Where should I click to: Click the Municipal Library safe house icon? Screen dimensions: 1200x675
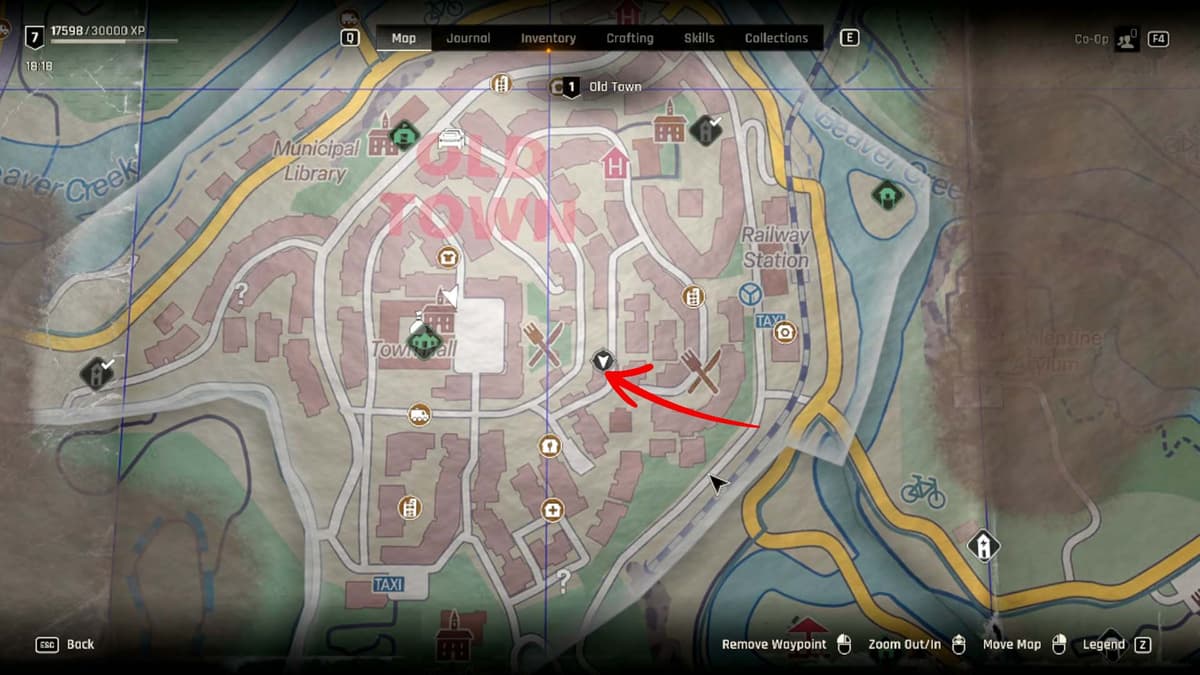[x=403, y=133]
